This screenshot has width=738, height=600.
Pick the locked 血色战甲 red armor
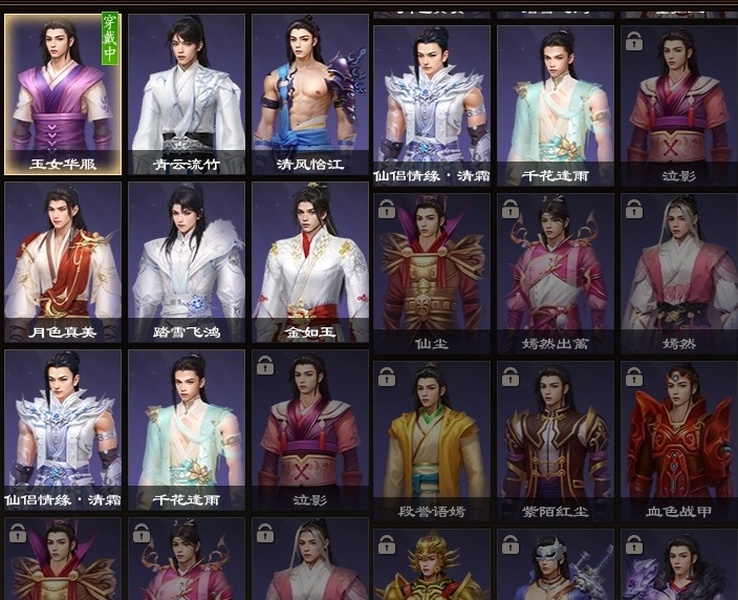click(x=678, y=441)
